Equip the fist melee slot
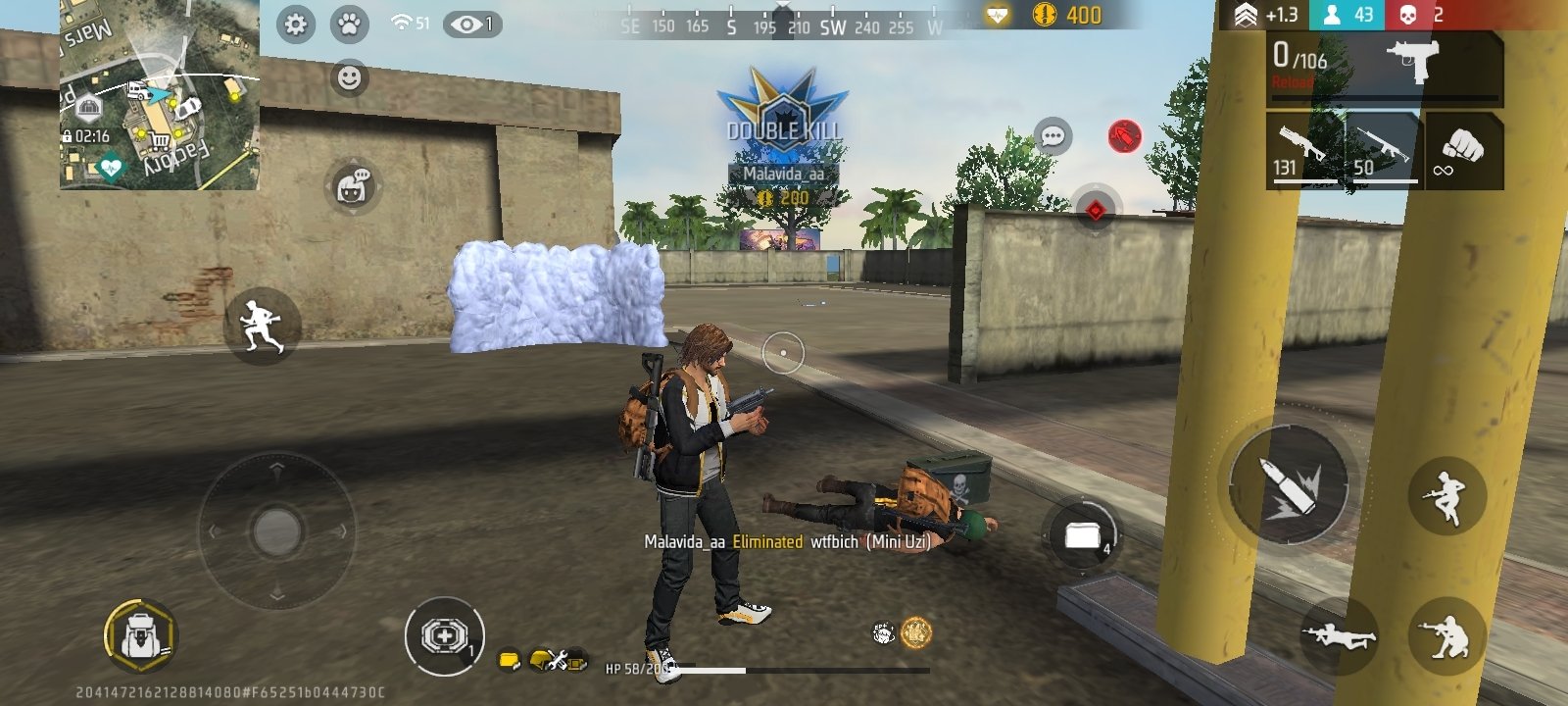 (1464, 150)
